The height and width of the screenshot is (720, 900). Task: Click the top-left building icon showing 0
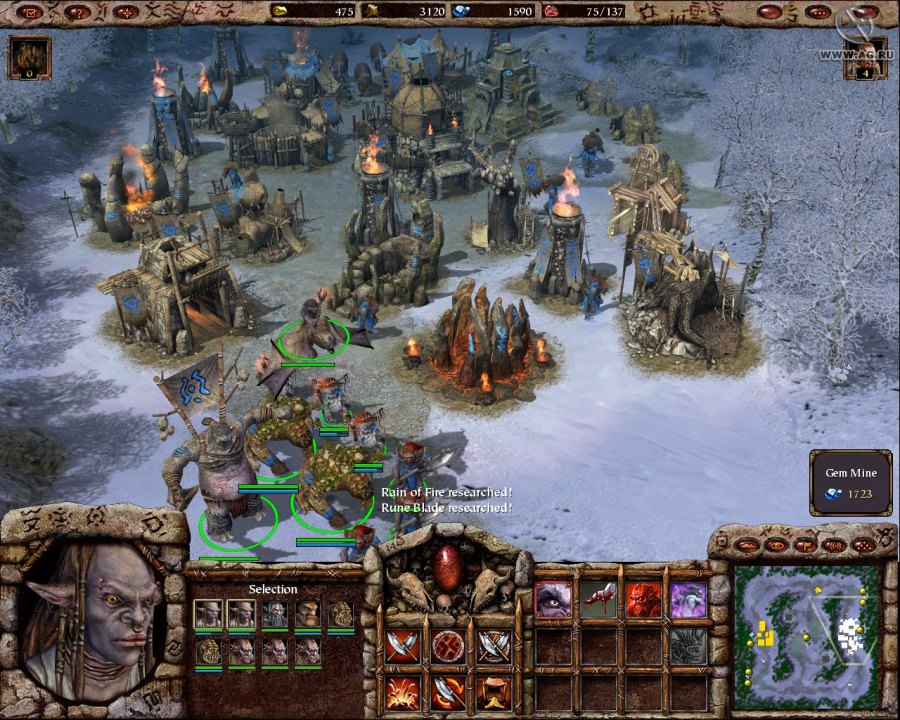[28, 57]
